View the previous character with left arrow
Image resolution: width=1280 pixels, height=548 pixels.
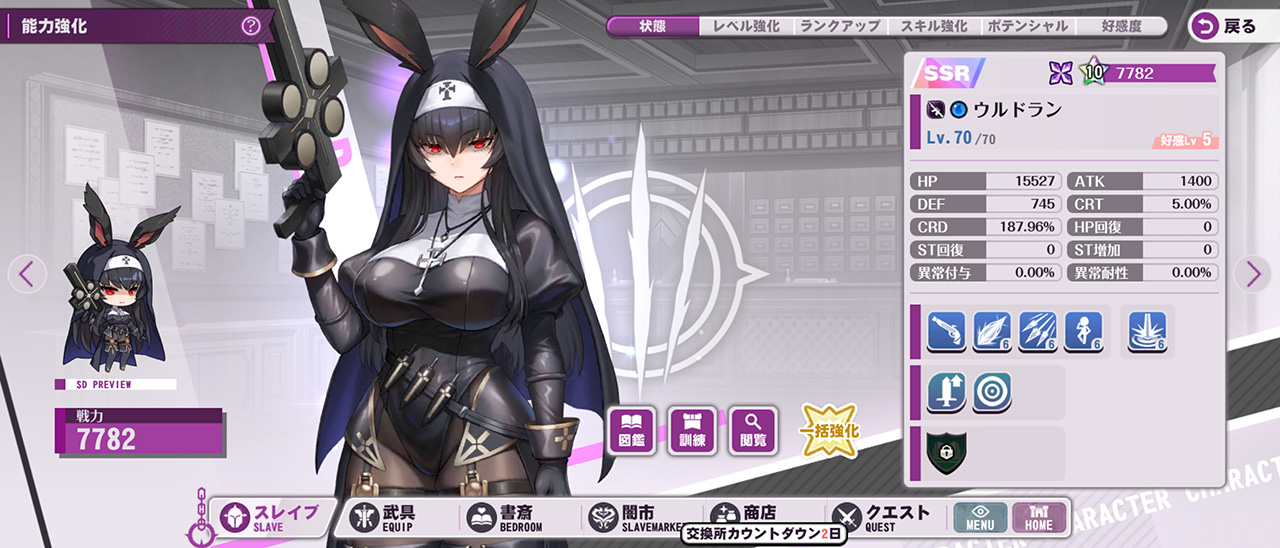[x=28, y=273]
